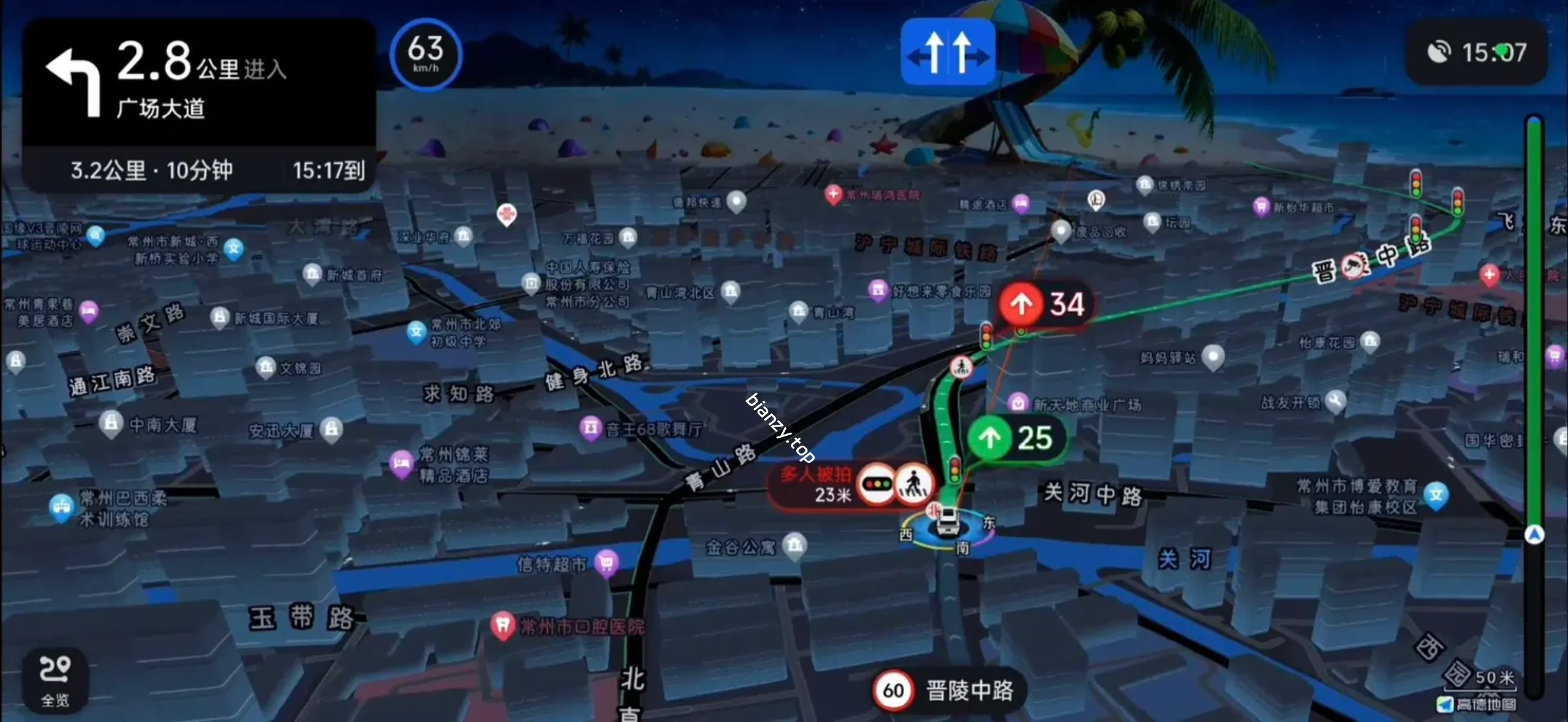
Task: Open the 15:07 clock widget
Action: click(x=1477, y=53)
